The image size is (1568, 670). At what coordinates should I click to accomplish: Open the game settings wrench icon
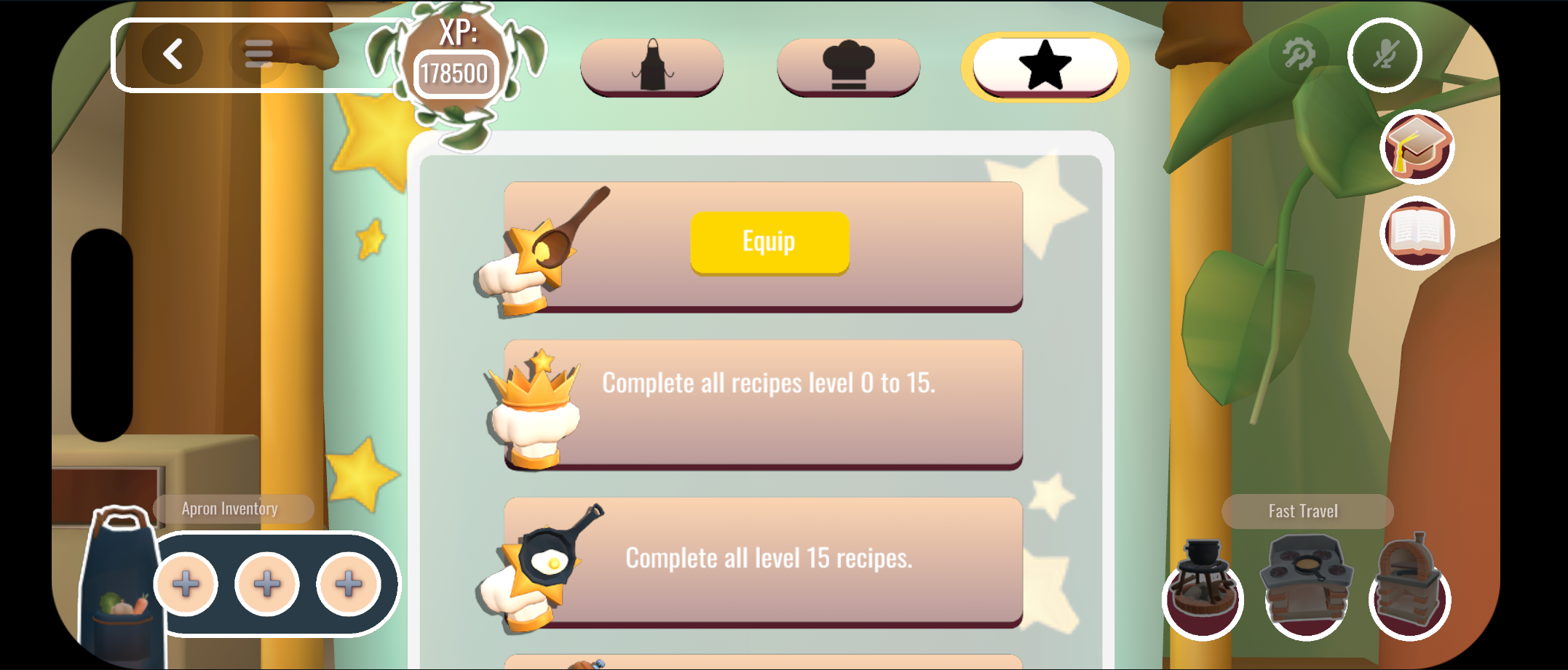pos(1300,52)
